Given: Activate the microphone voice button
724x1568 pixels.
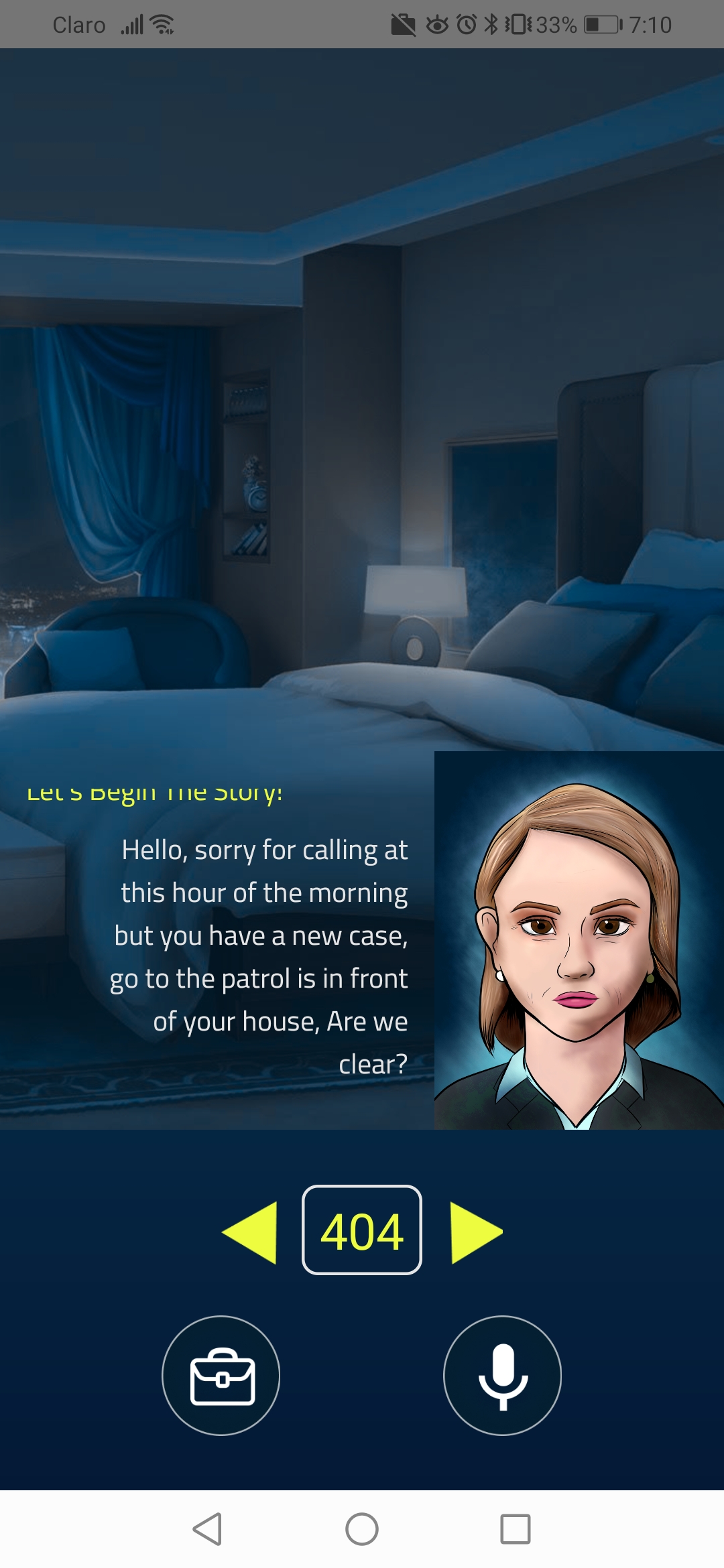Looking at the screenshot, I should tap(502, 1376).
